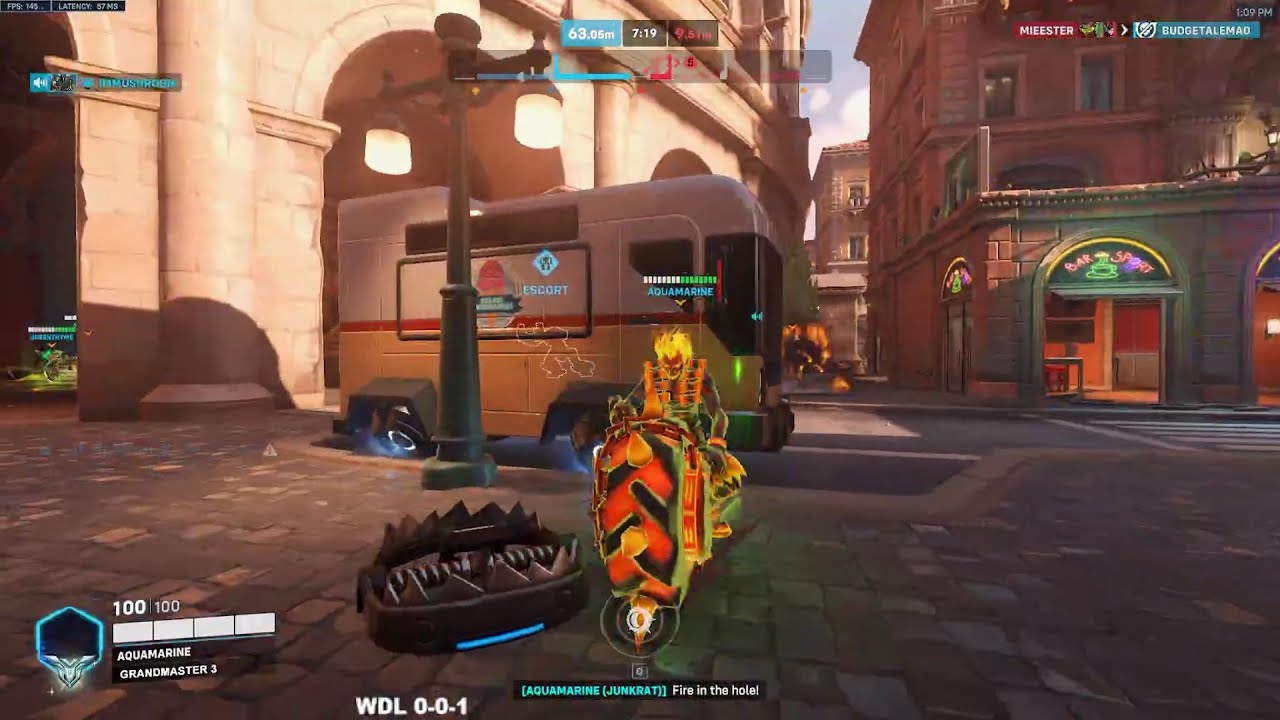Click the endorsement icon beside ITMUSTROSH name
Image resolution: width=1280 pixels, height=720 pixels.
point(89,83)
